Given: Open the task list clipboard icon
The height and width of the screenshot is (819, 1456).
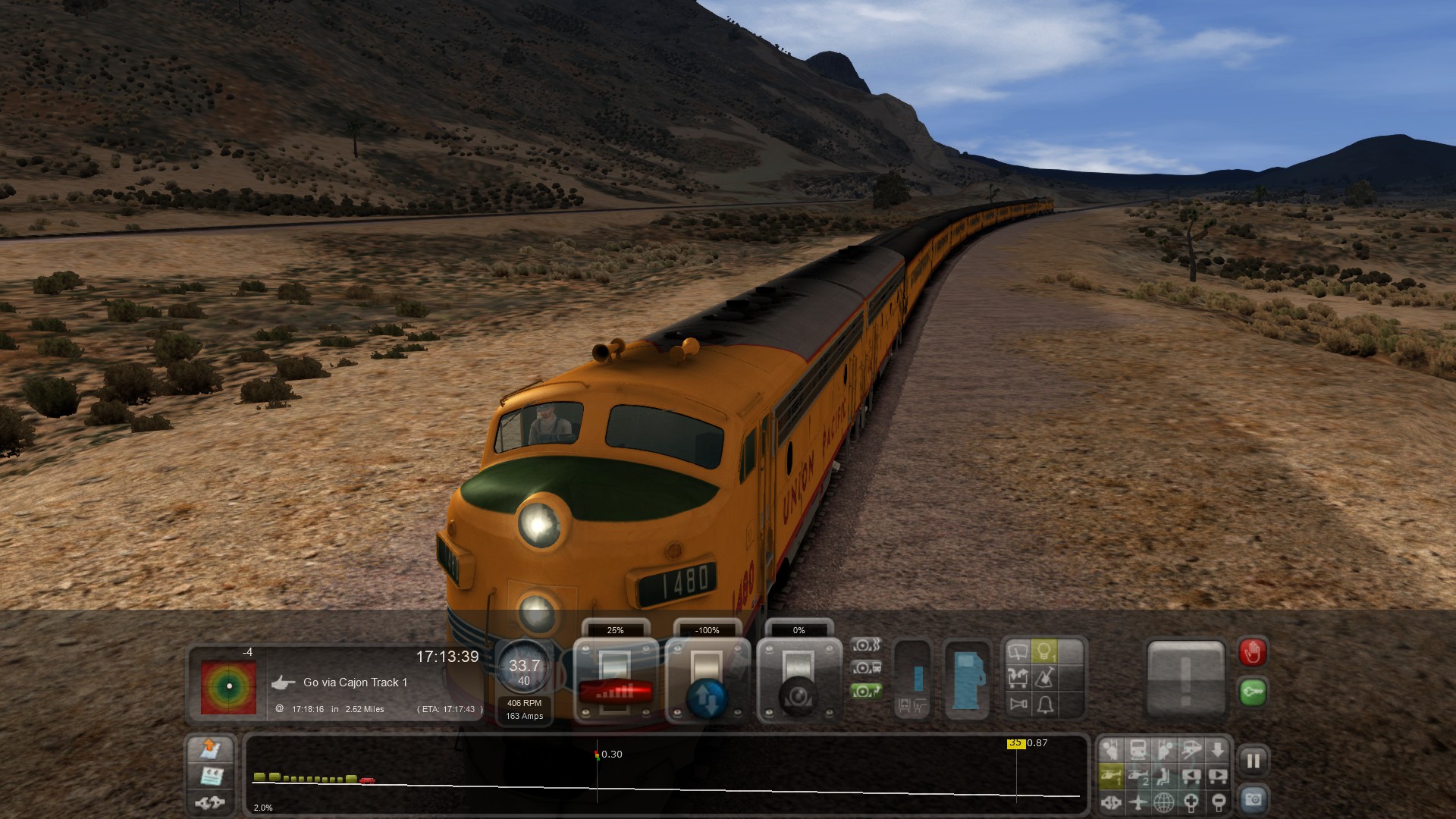Looking at the screenshot, I should point(210,776).
